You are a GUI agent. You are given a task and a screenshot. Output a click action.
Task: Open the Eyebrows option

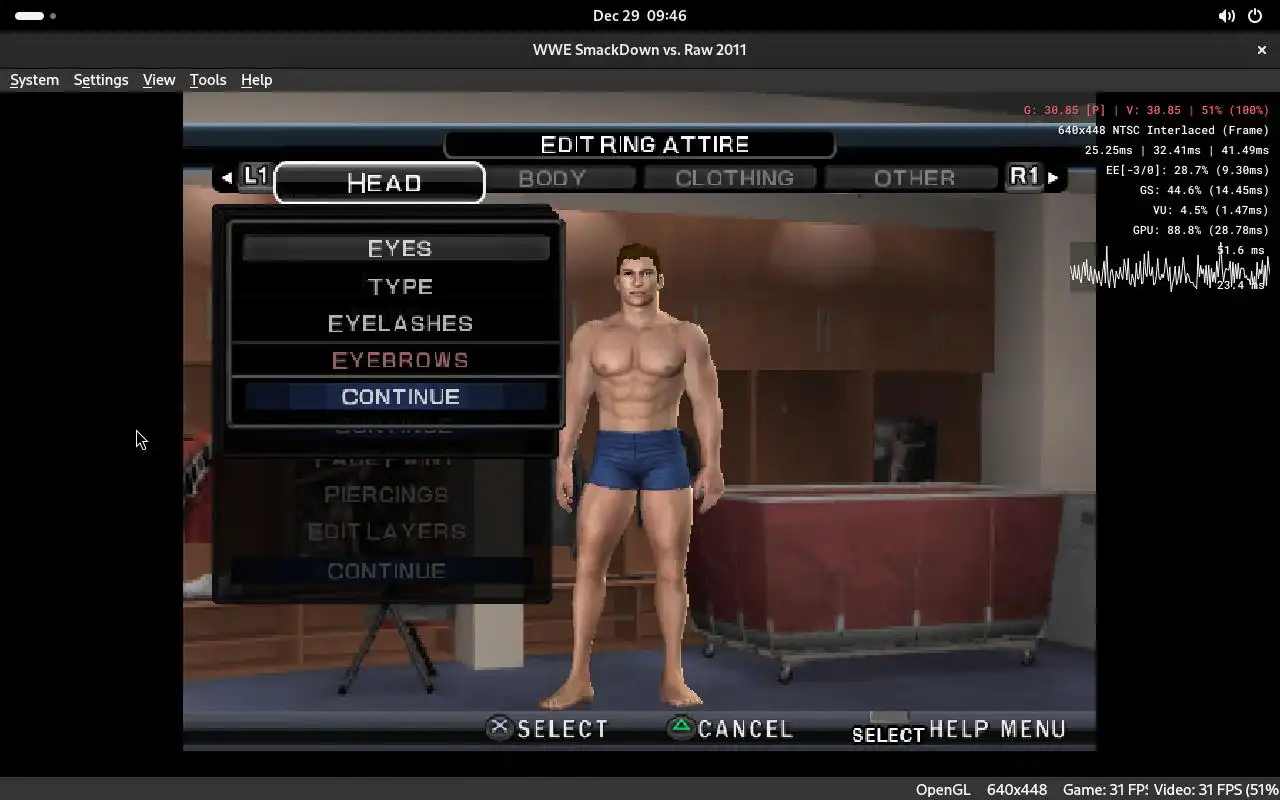click(x=399, y=360)
